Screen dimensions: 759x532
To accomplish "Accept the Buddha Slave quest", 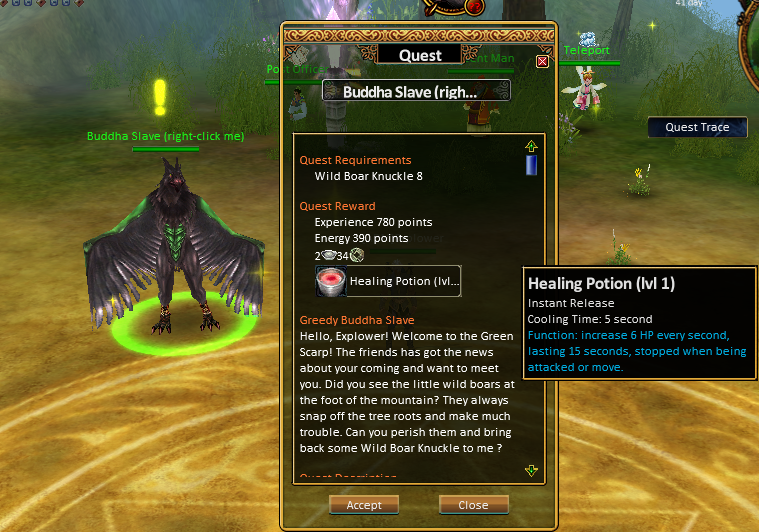I will click(x=364, y=505).
